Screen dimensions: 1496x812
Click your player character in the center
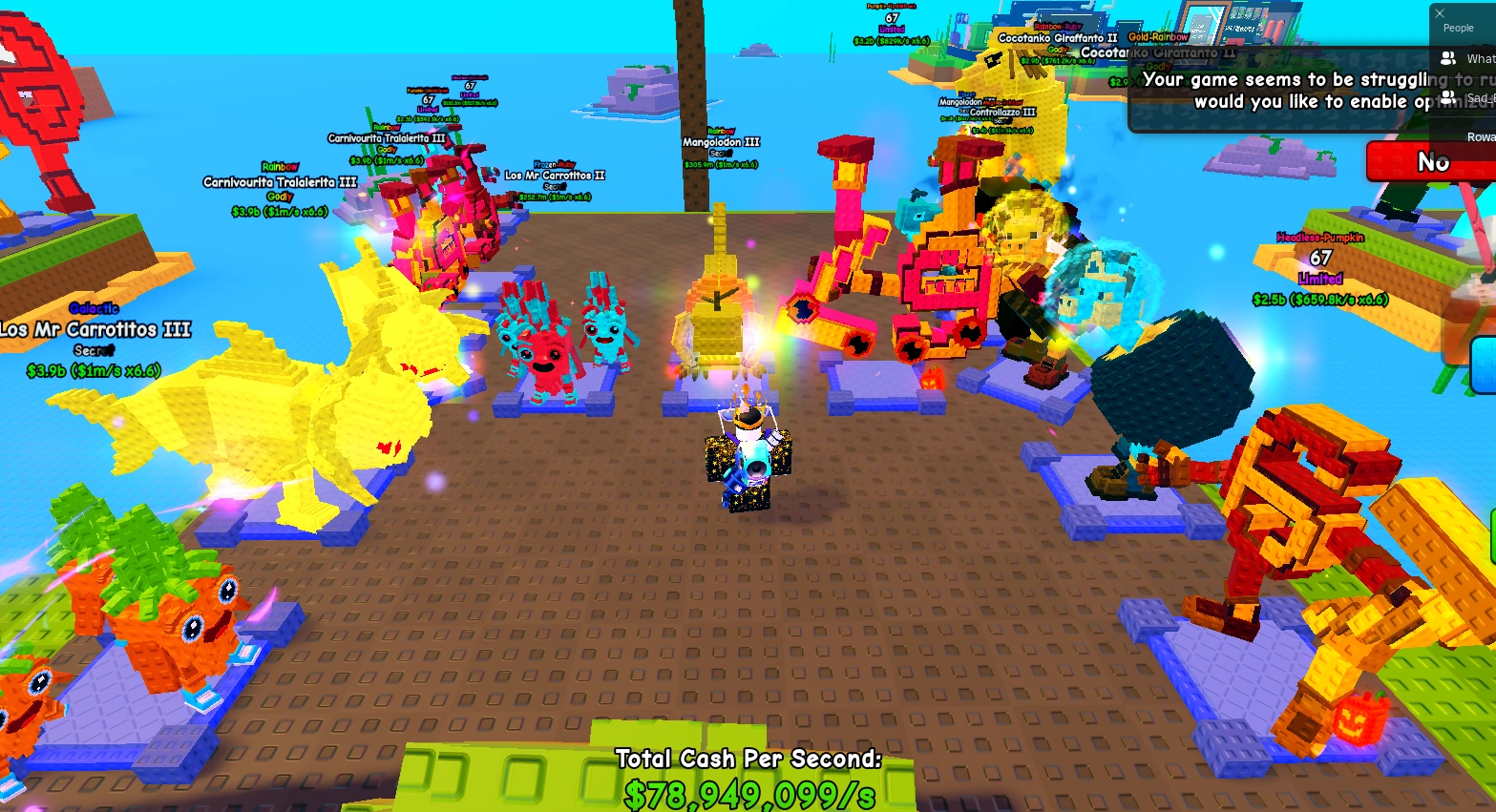click(x=749, y=458)
